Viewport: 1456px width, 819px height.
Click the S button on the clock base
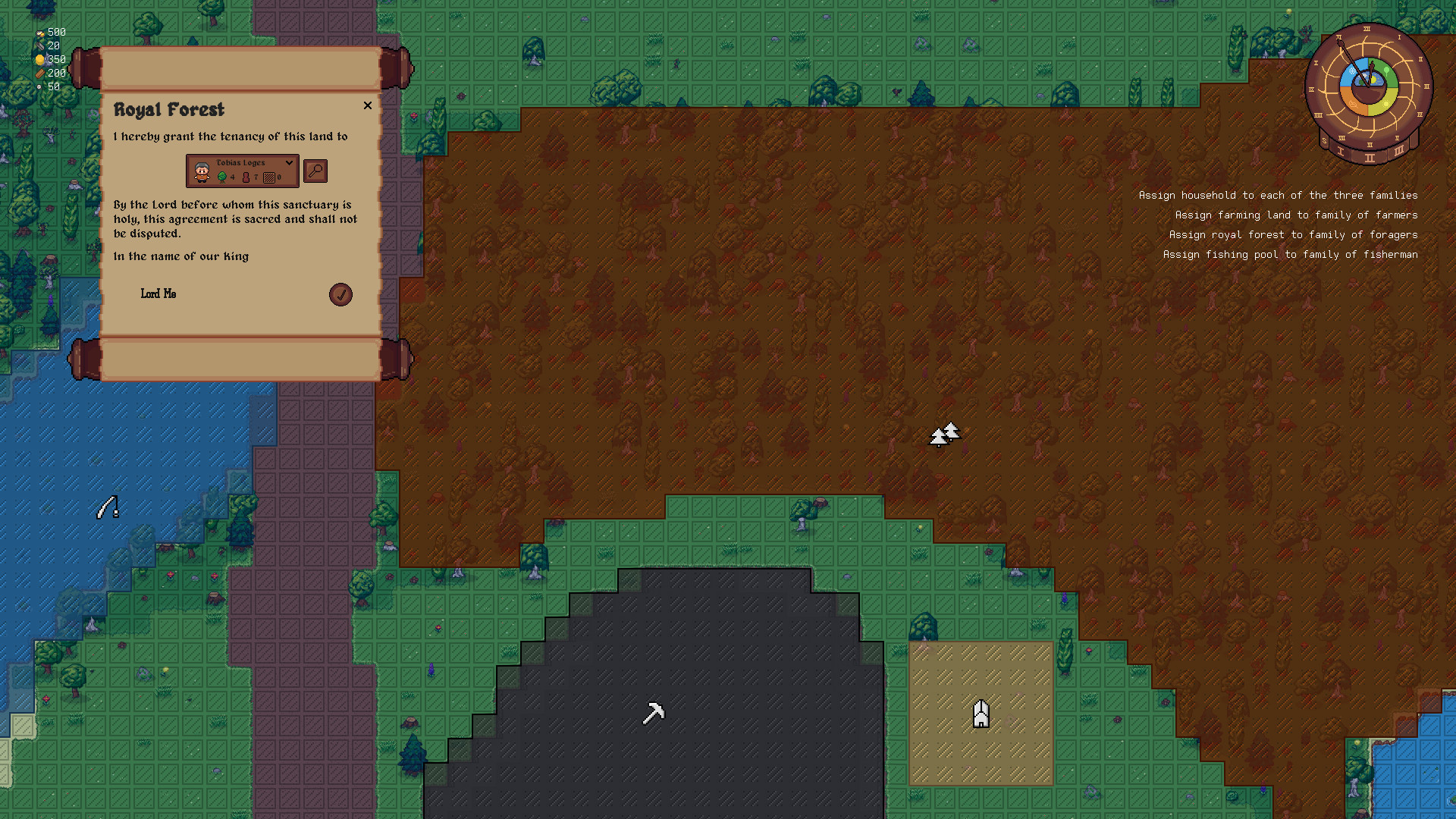pyautogui.click(x=1325, y=141)
